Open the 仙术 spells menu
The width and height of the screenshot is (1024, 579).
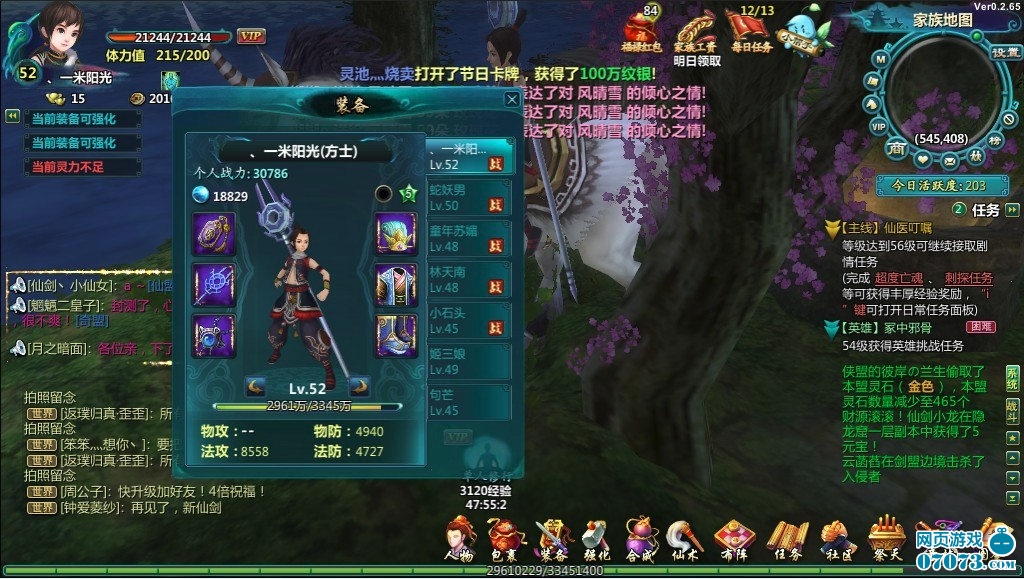pos(685,541)
